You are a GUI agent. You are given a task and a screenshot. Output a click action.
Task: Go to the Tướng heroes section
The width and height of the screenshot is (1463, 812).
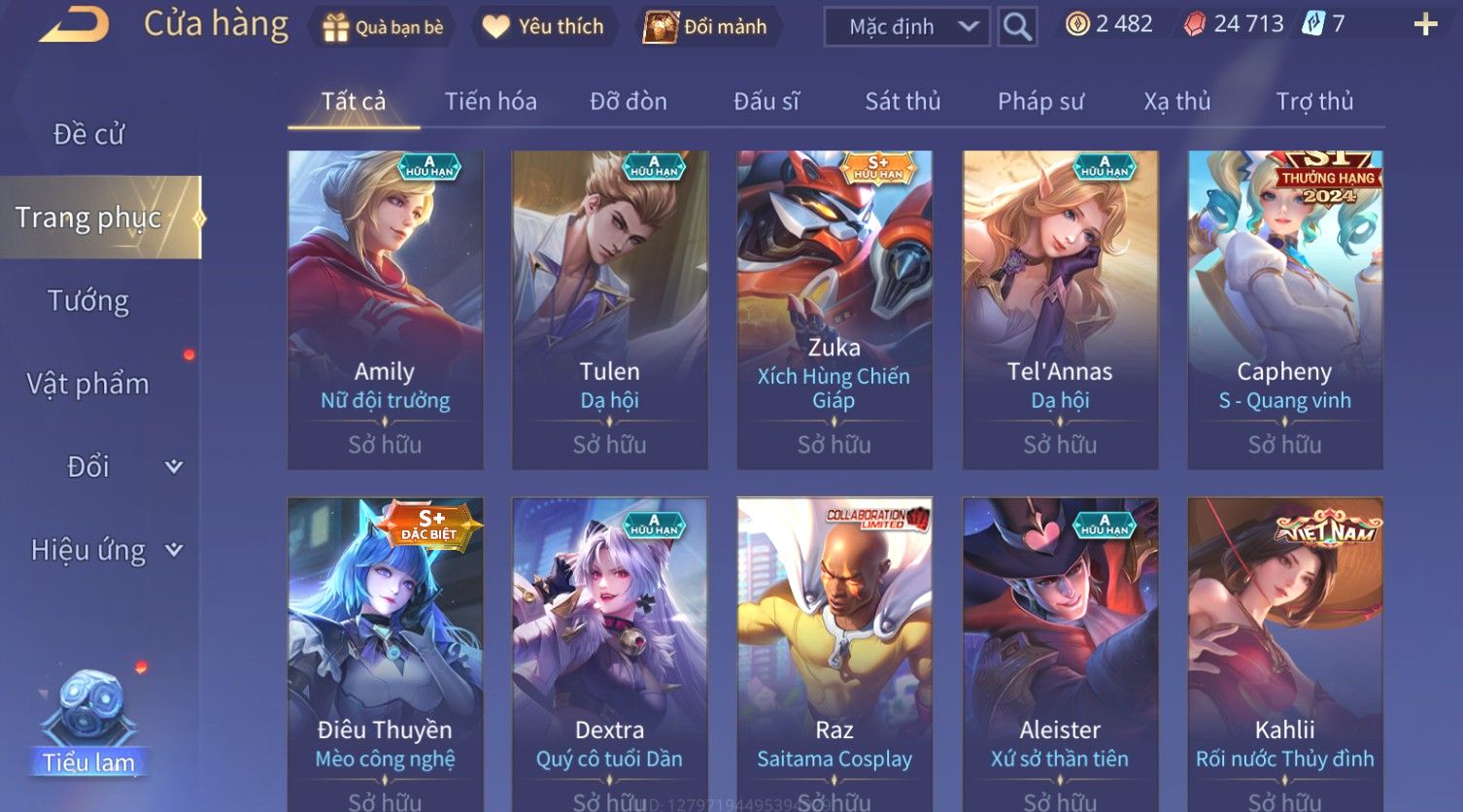point(88,301)
